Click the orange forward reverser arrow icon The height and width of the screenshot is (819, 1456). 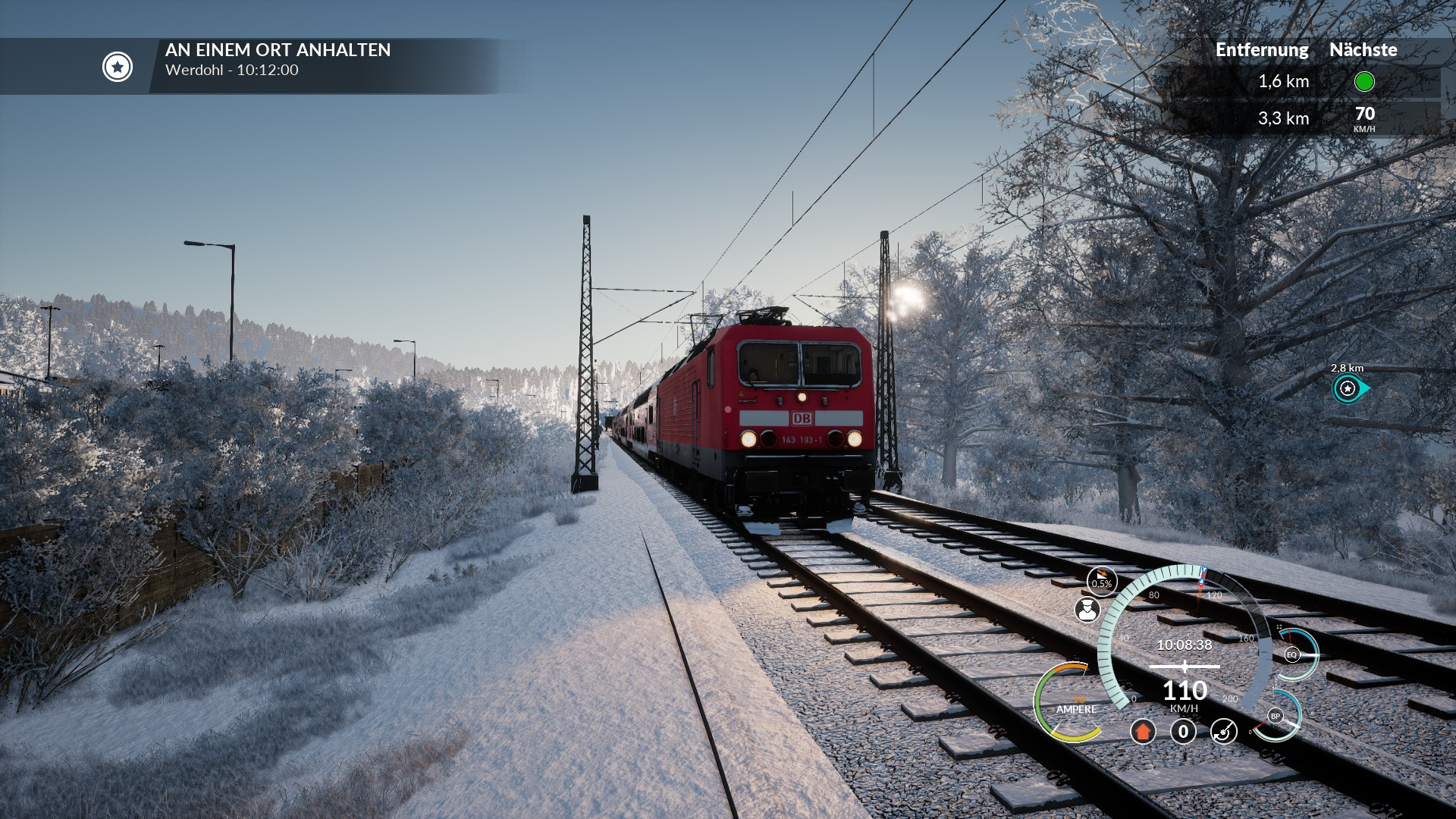(x=1143, y=732)
